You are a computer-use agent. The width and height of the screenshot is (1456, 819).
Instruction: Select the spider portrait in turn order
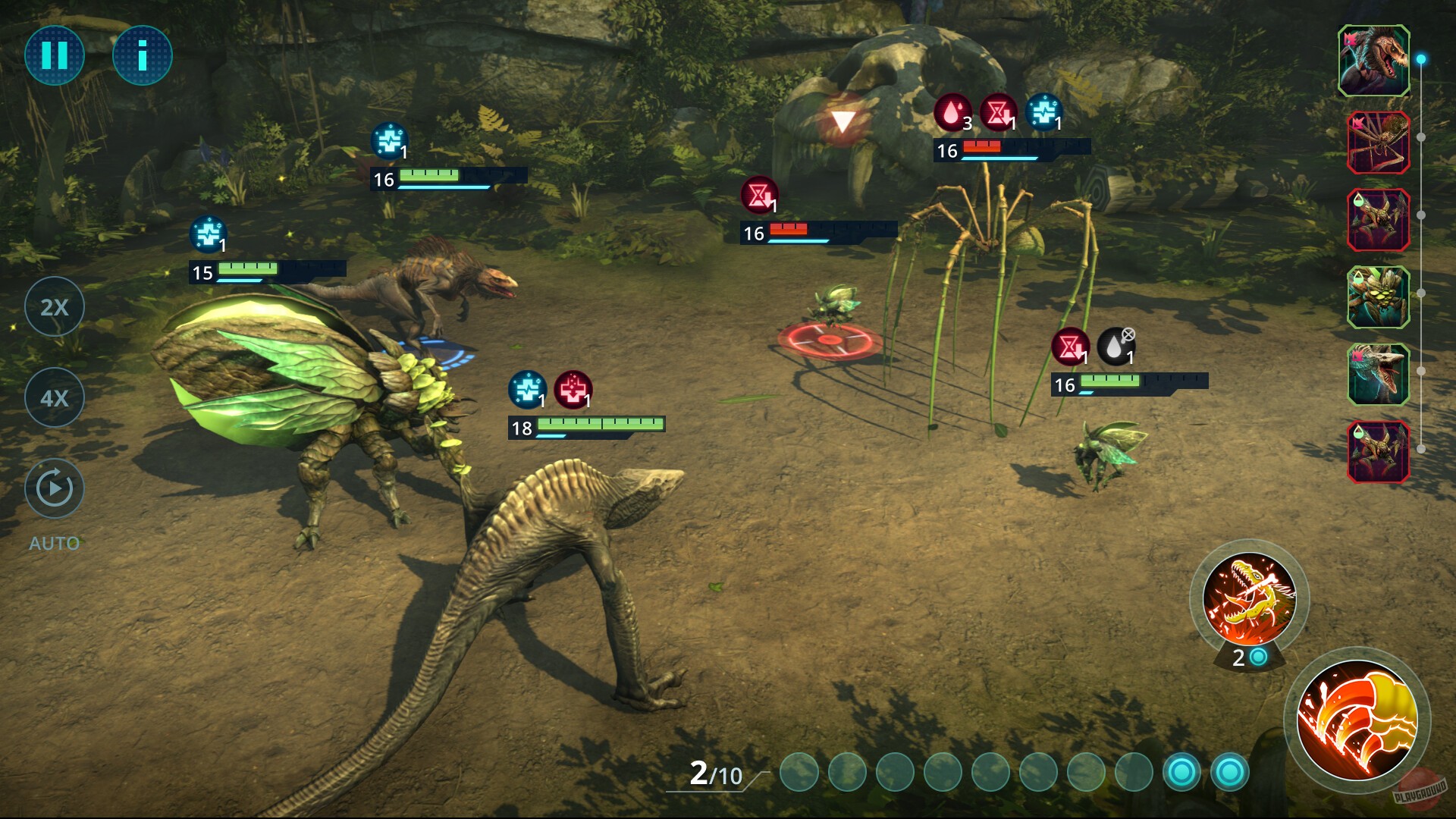pos(1378,143)
